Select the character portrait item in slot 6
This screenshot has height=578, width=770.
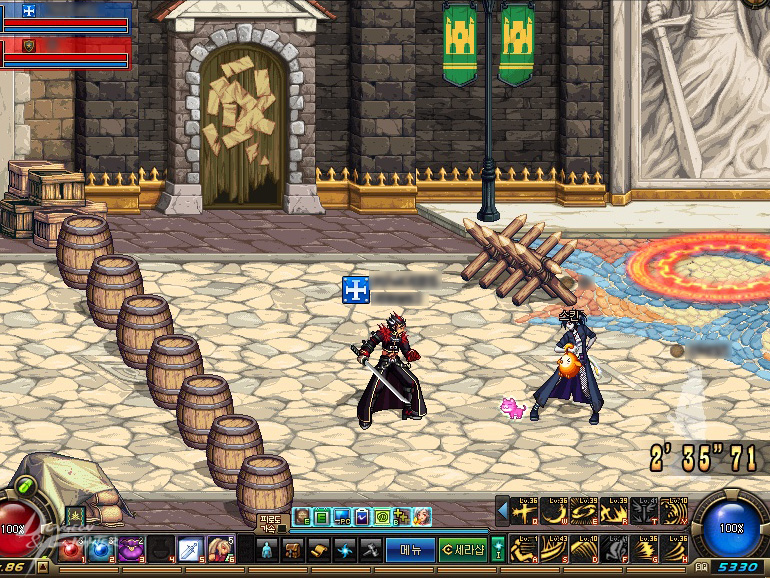[x=219, y=549]
